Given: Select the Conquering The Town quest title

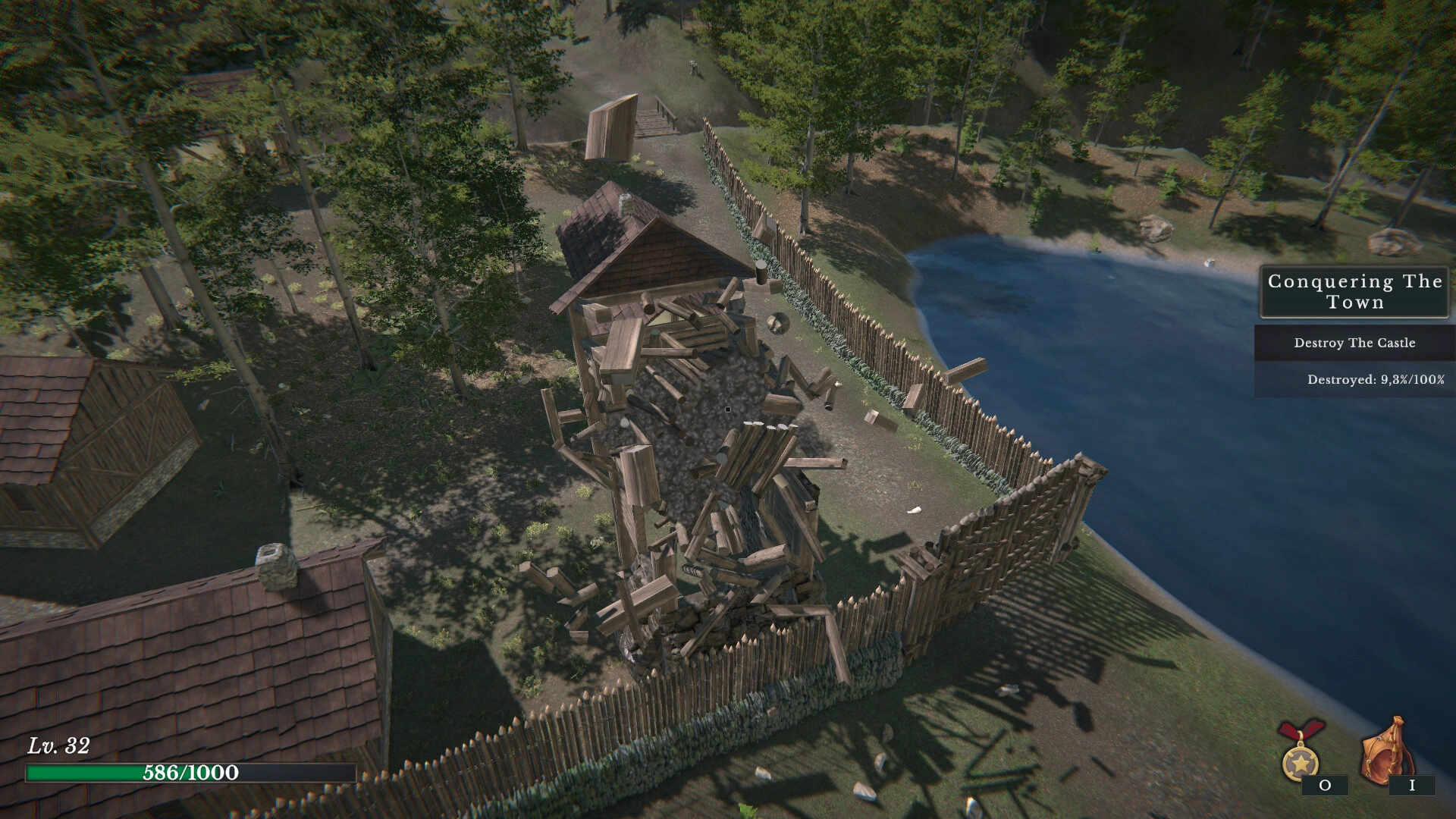Looking at the screenshot, I should coord(1354,292).
